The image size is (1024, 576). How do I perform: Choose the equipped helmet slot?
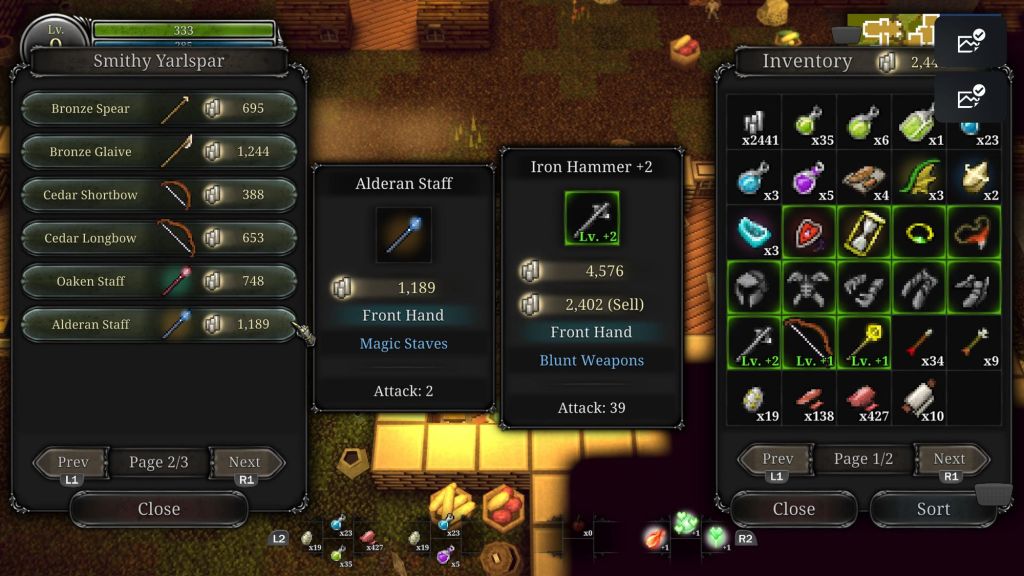click(x=755, y=287)
